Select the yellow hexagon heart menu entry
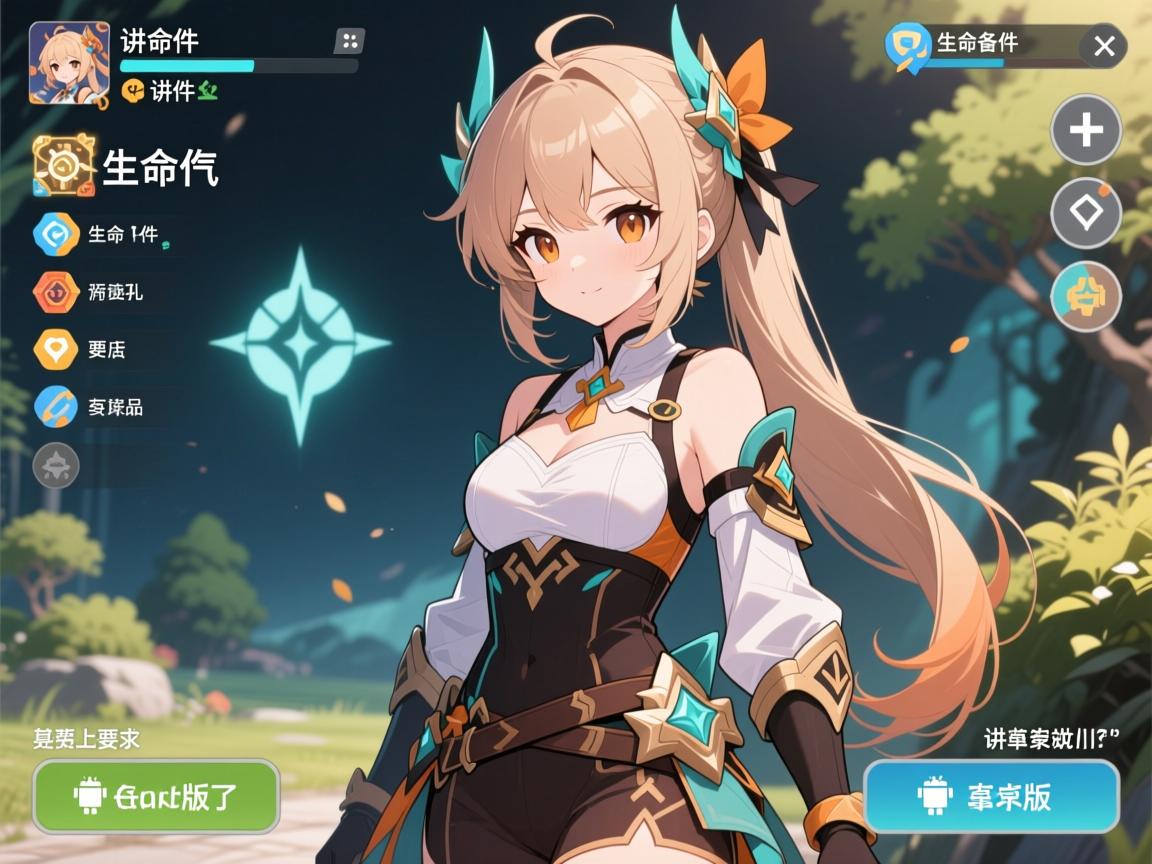The width and height of the screenshot is (1152, 864). tap(56, 349)
